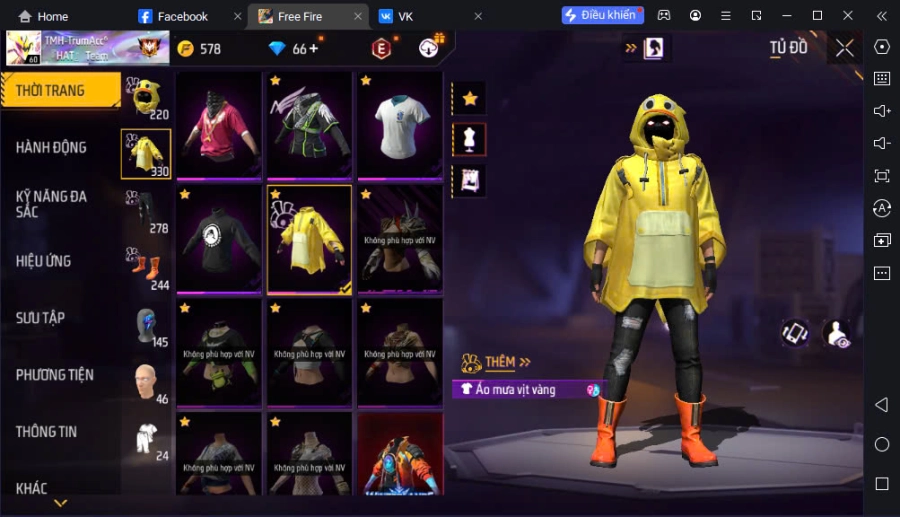Close the wardrobe with the X button
Screen dimensions: 900x517
[x=845, y=48]
